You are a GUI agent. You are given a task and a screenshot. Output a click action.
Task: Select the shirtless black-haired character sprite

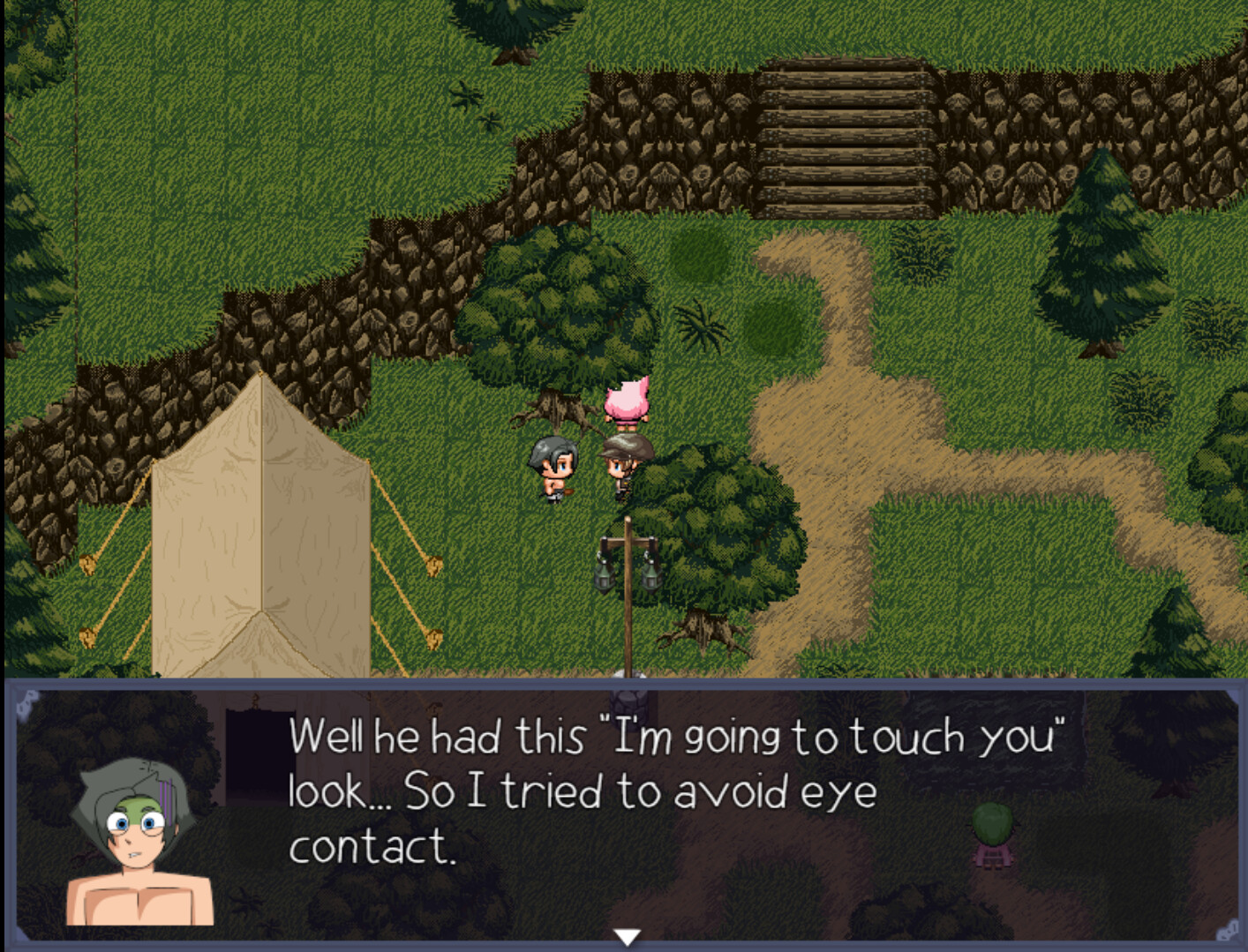[x=553, y=468]
